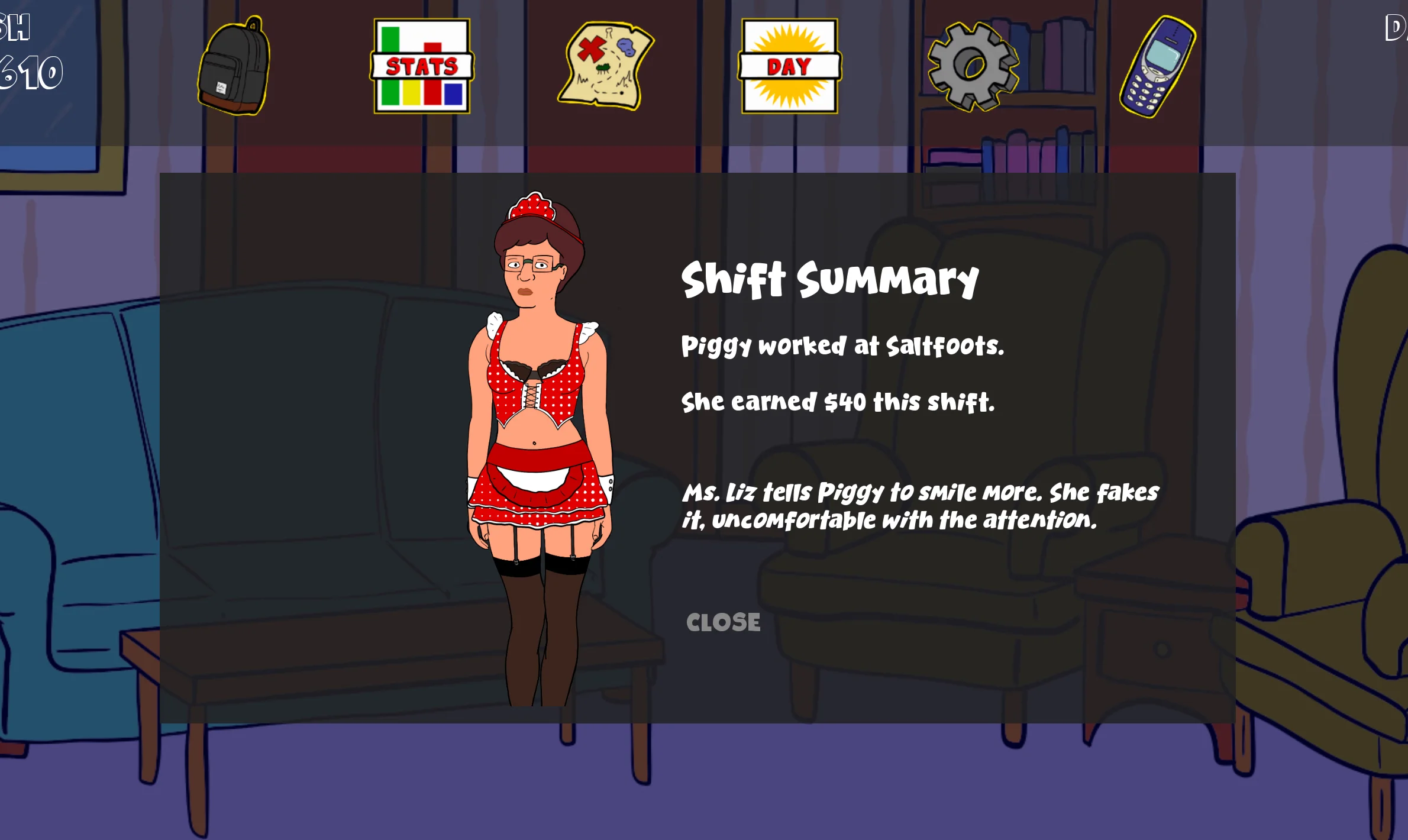Show the Stats screen
Viewport: 1408px width, 840px height.
click(422, 66)
